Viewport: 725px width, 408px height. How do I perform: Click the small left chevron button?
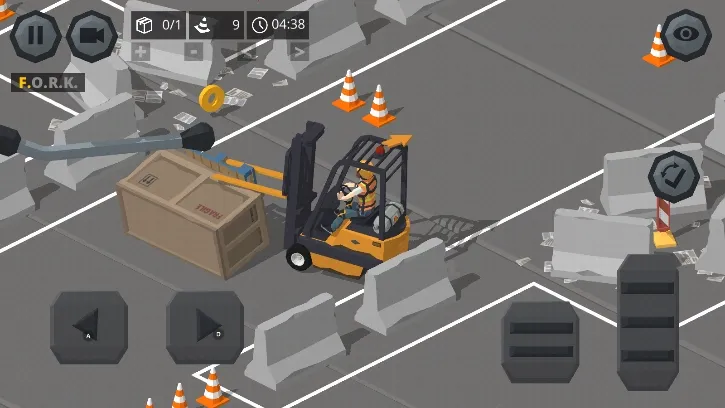(247, 51)
